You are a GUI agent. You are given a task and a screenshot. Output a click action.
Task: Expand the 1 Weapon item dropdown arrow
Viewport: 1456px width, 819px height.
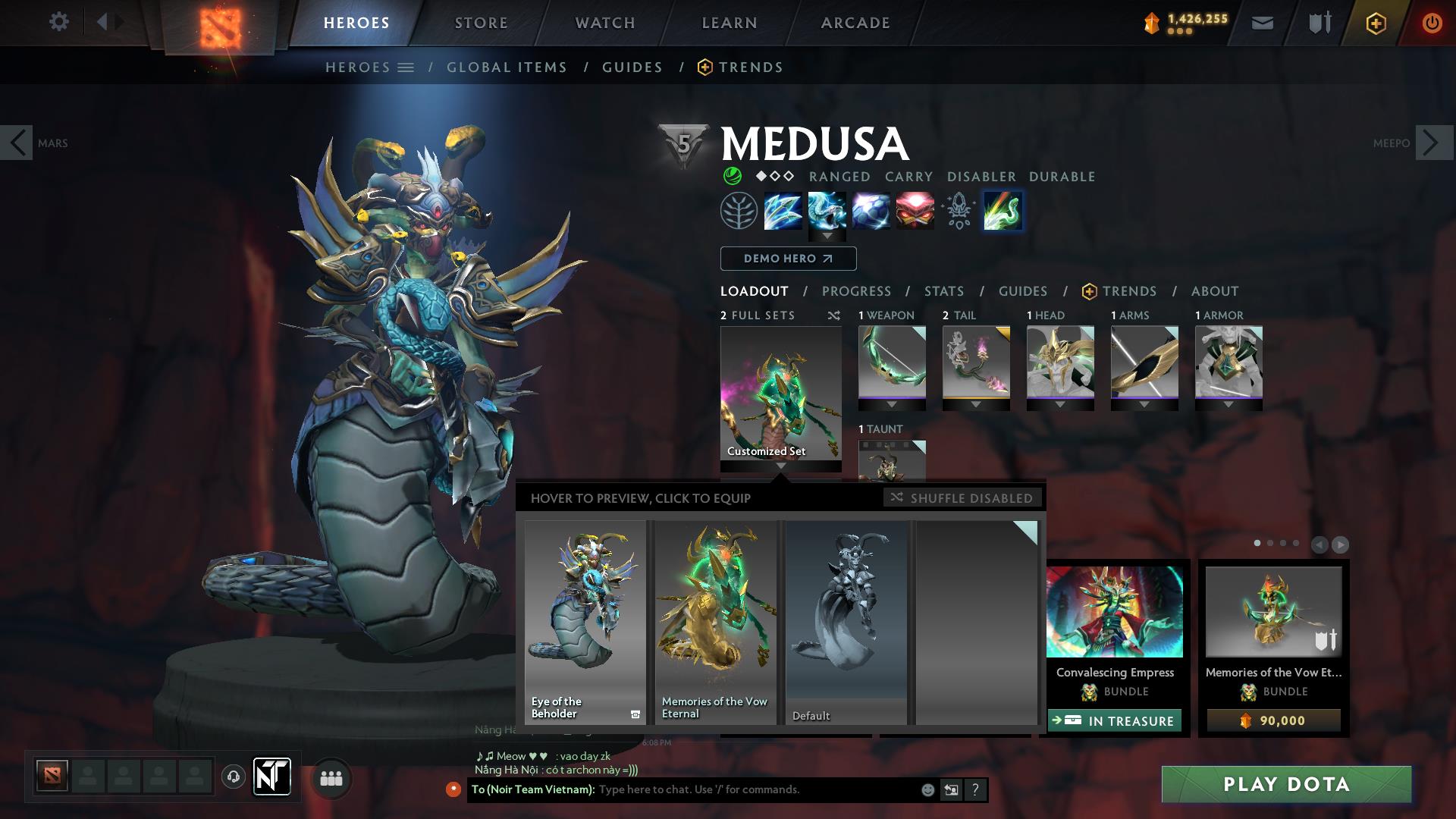[892, 404]
